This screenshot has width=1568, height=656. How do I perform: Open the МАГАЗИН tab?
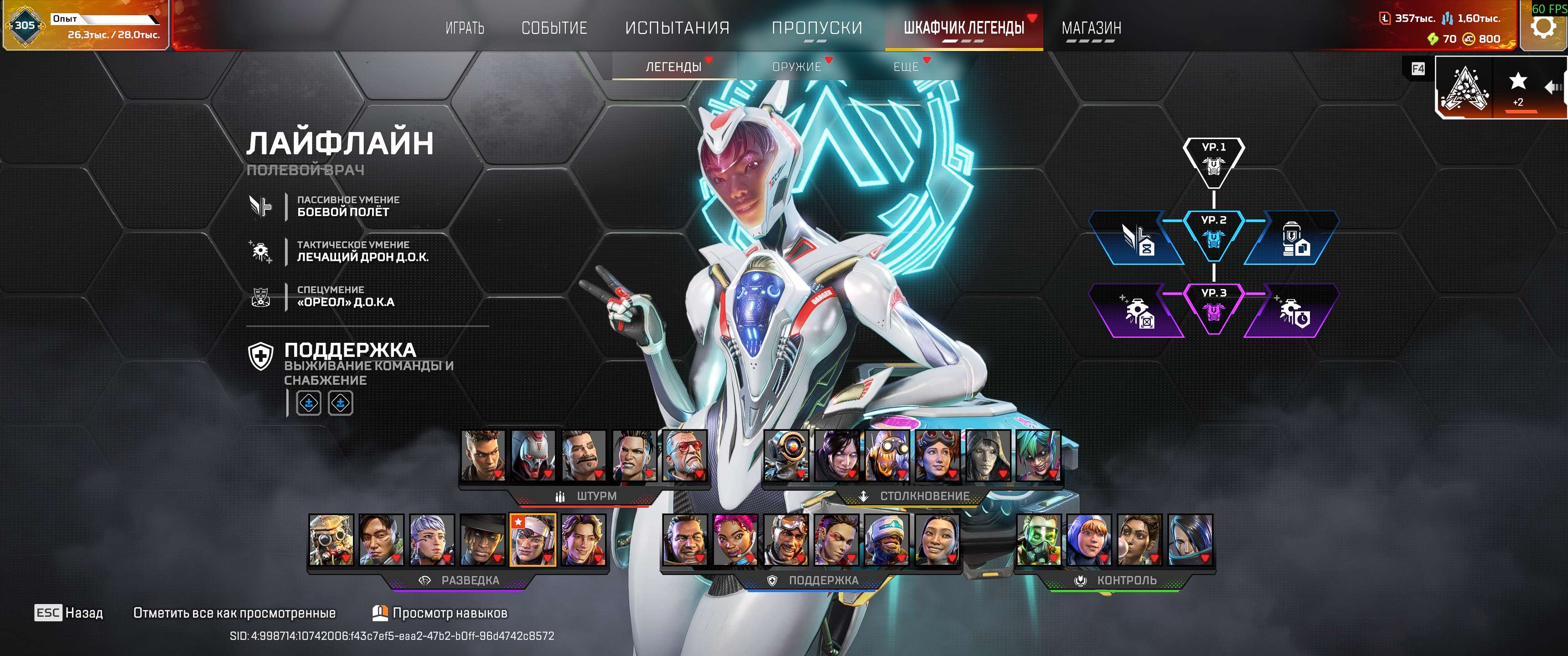click(1091, 28)
